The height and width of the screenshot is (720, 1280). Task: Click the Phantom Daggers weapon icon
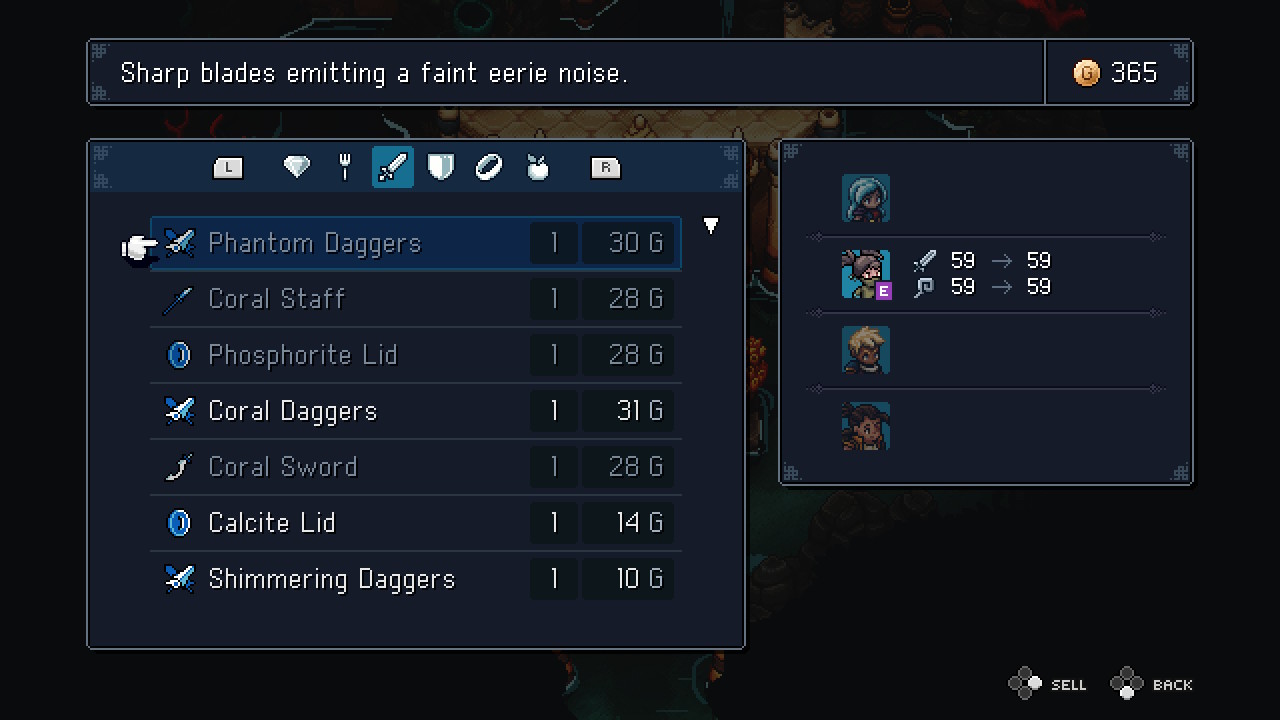[x=180, y=242]
